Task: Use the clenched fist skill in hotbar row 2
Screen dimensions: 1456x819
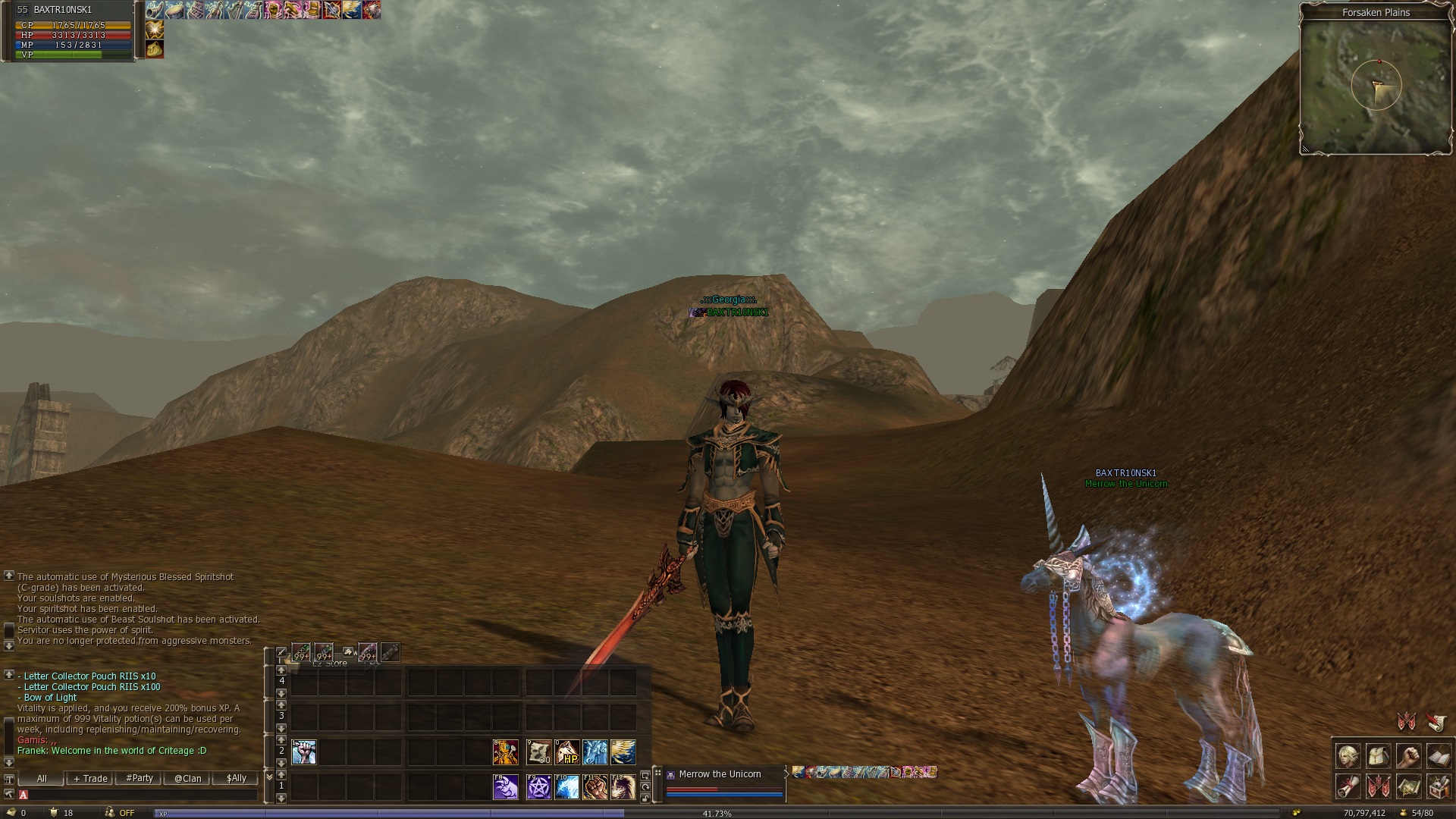Action: (x=304, y=752)
